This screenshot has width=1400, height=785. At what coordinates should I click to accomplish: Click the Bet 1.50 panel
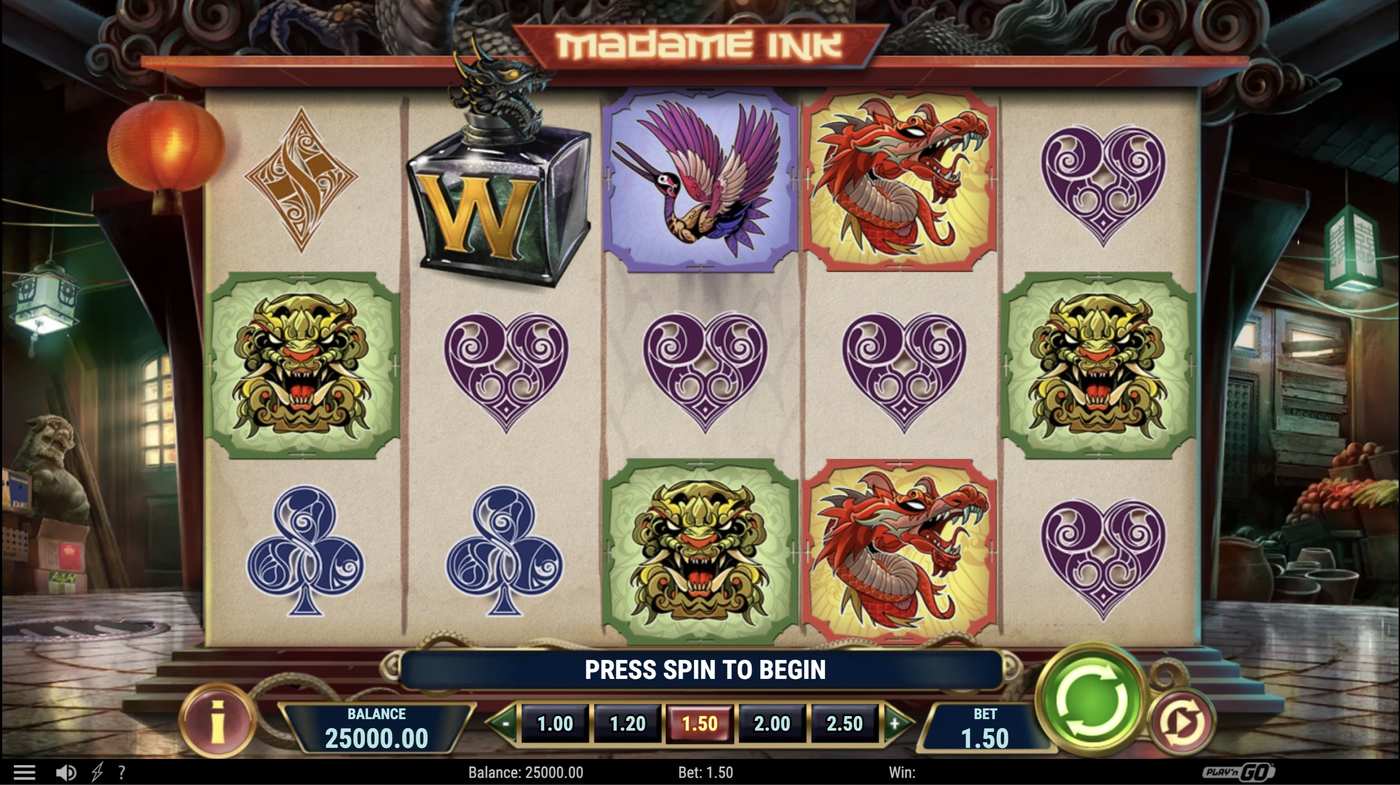985,728
